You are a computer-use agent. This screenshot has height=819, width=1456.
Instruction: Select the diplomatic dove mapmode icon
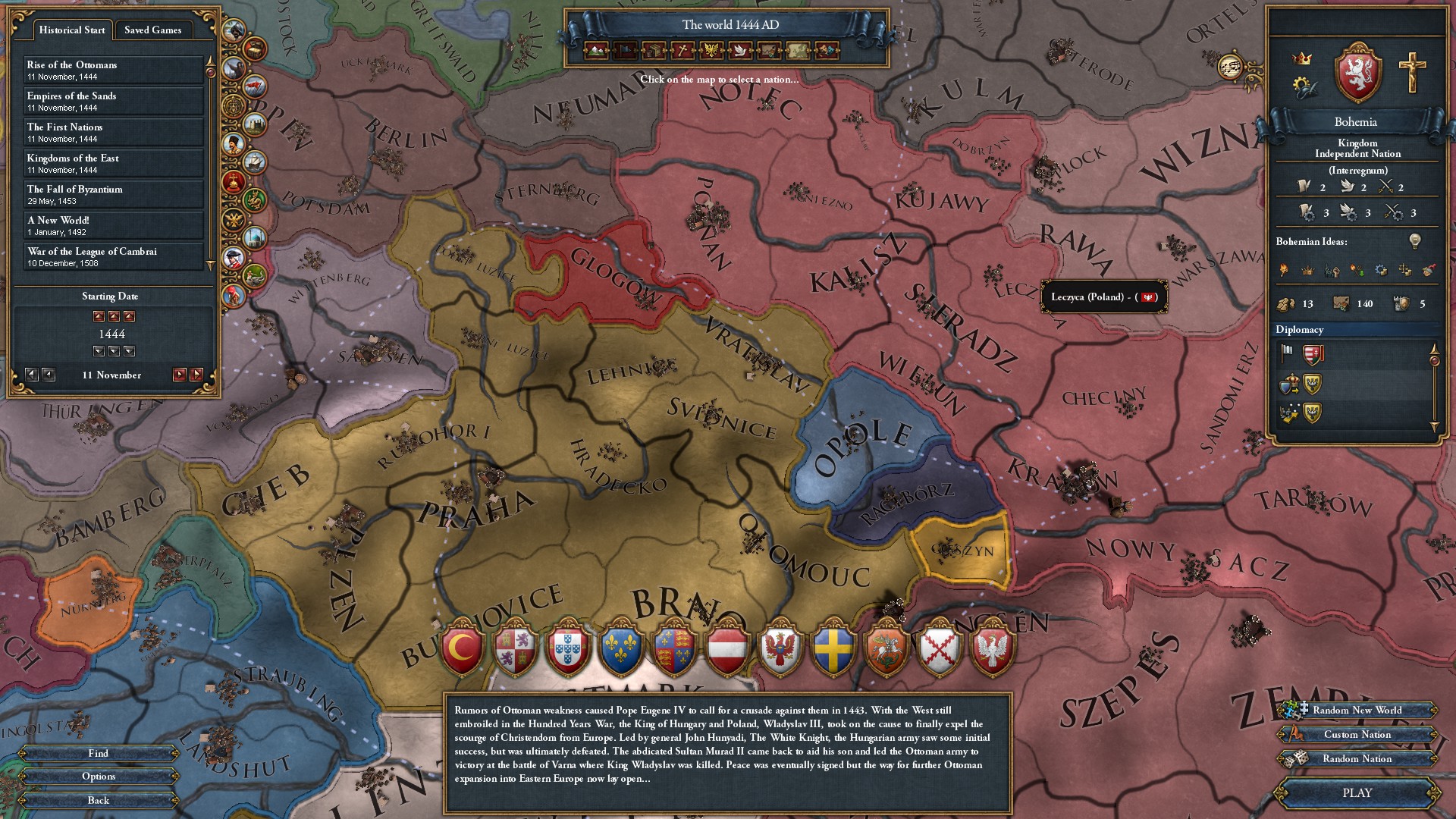[x=739, y=52]
